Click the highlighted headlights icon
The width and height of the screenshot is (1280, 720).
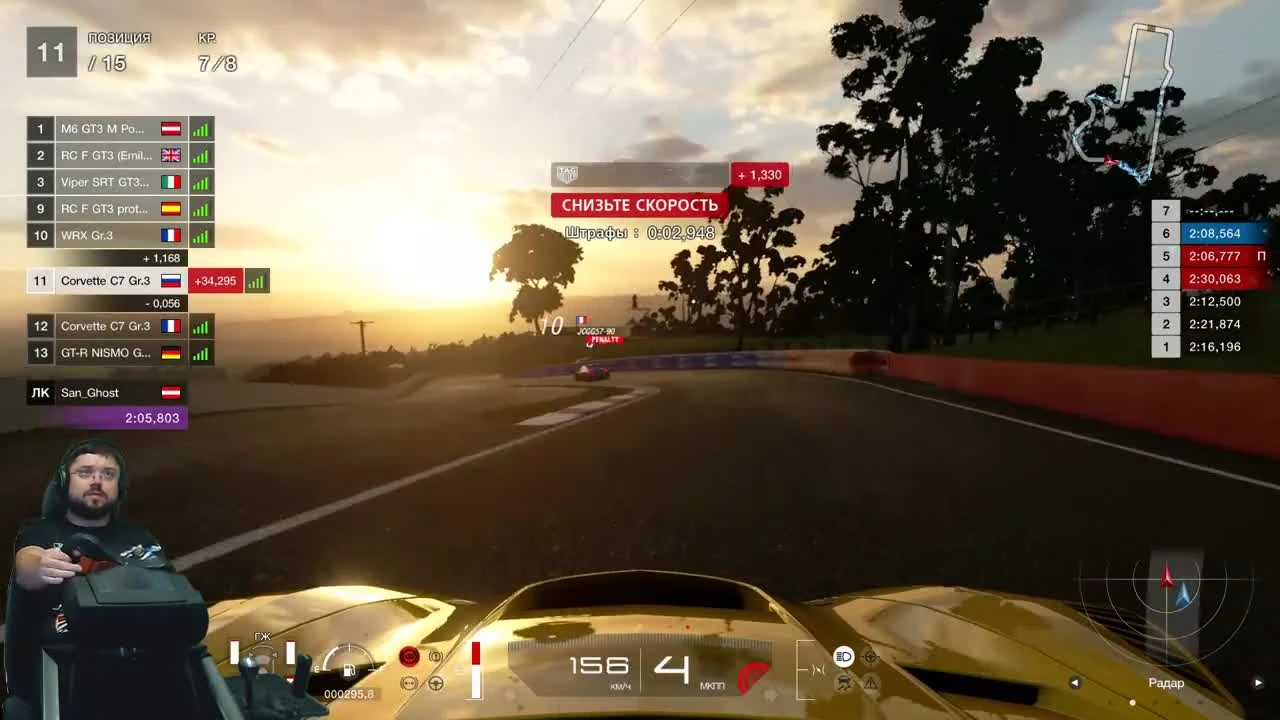[844, 656]
